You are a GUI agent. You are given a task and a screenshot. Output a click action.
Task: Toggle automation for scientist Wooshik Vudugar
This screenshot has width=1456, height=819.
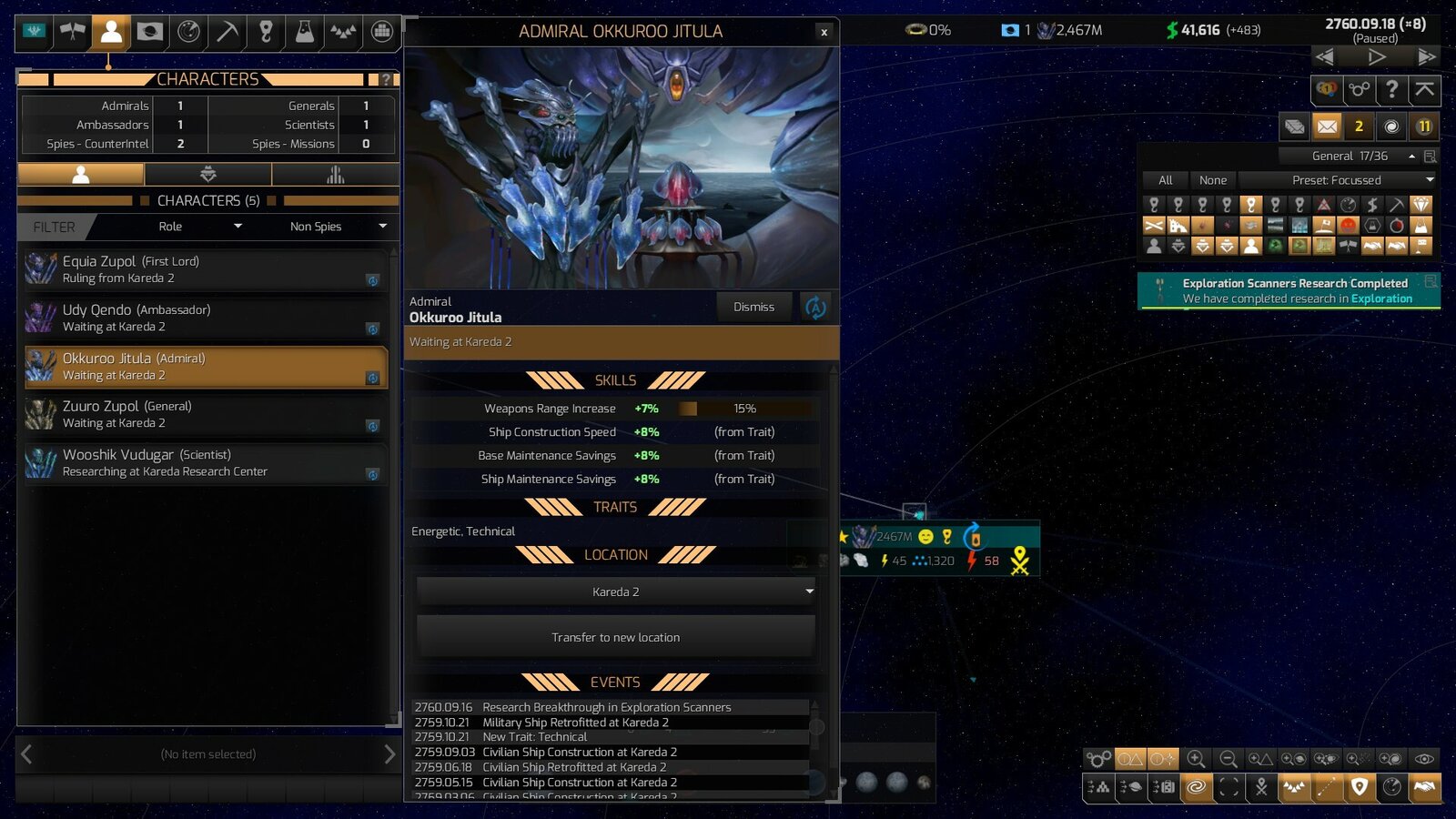click(x=374, y=474)
